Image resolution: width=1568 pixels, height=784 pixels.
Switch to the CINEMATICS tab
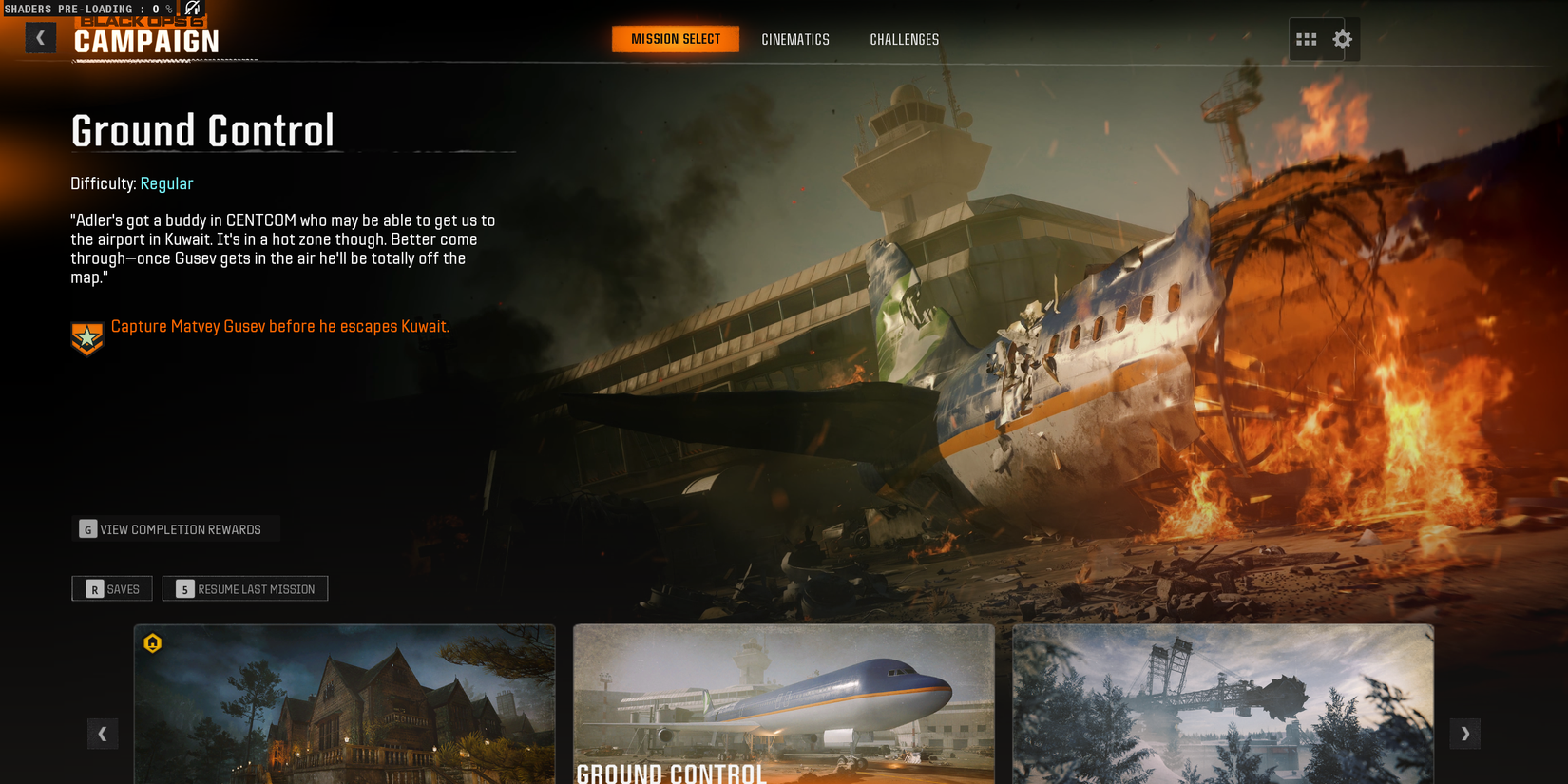795,39
